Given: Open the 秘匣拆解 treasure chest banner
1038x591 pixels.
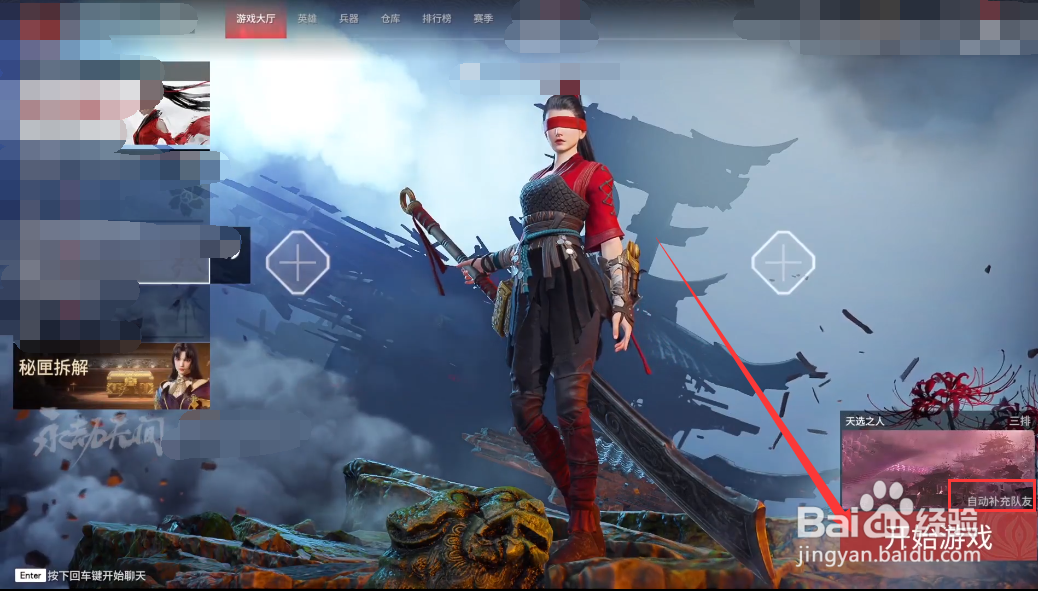Looking at the screenshot, I should click(x=111, y=375).
